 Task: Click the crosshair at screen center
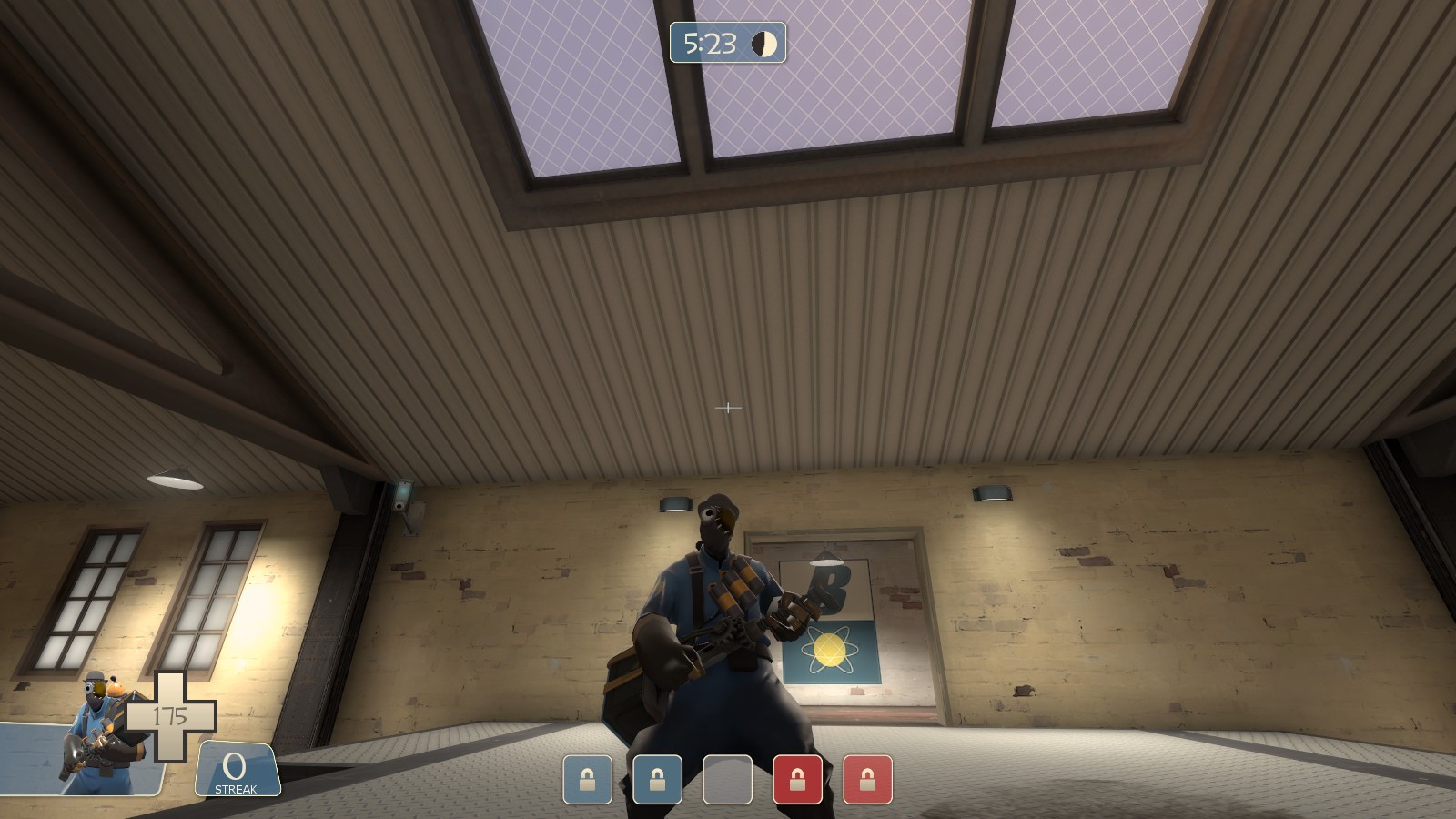point(728,409)
